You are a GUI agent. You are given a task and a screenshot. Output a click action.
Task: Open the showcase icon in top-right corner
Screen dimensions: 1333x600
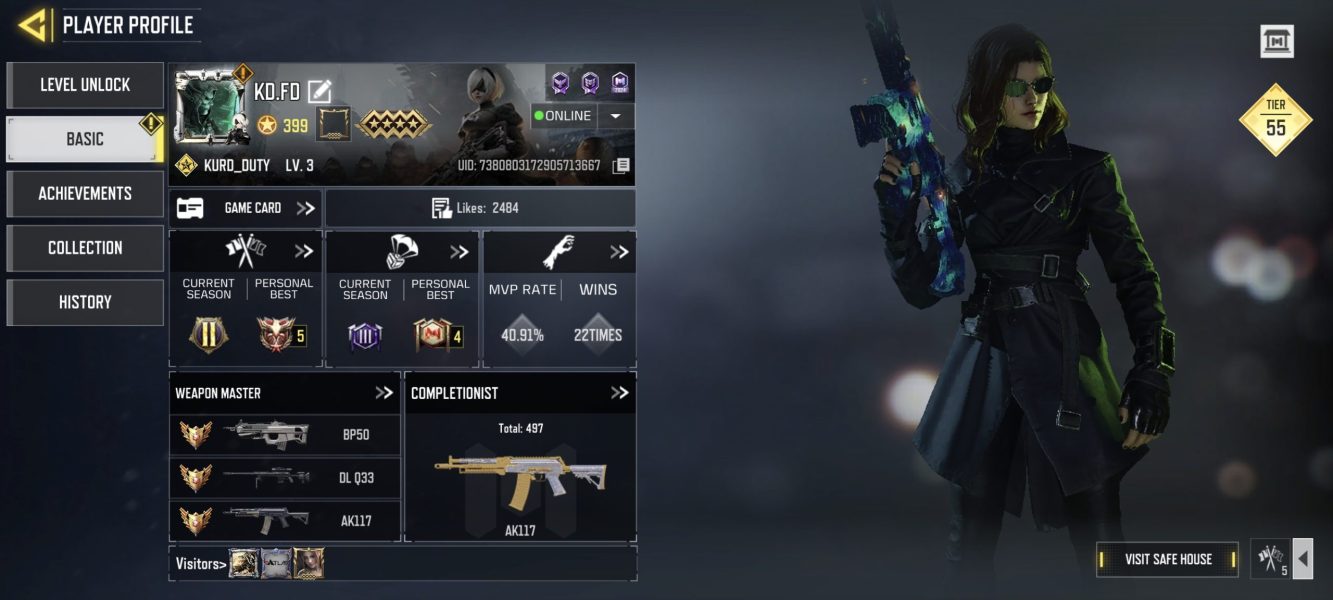click(1276, 41)
